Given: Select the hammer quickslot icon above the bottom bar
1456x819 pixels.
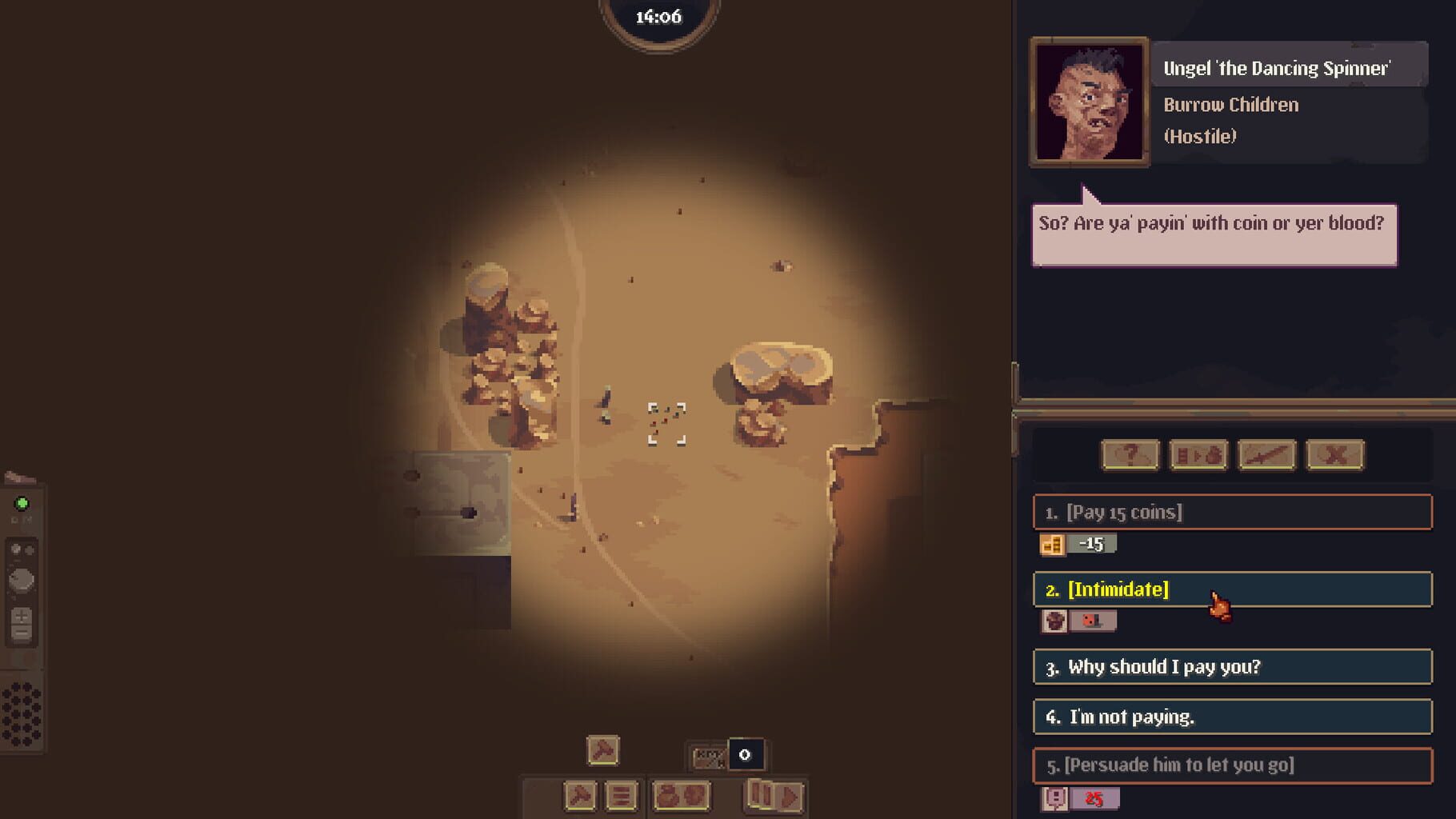Looking at the screenshot, I should pyautogui.click(x=602, y=750).
